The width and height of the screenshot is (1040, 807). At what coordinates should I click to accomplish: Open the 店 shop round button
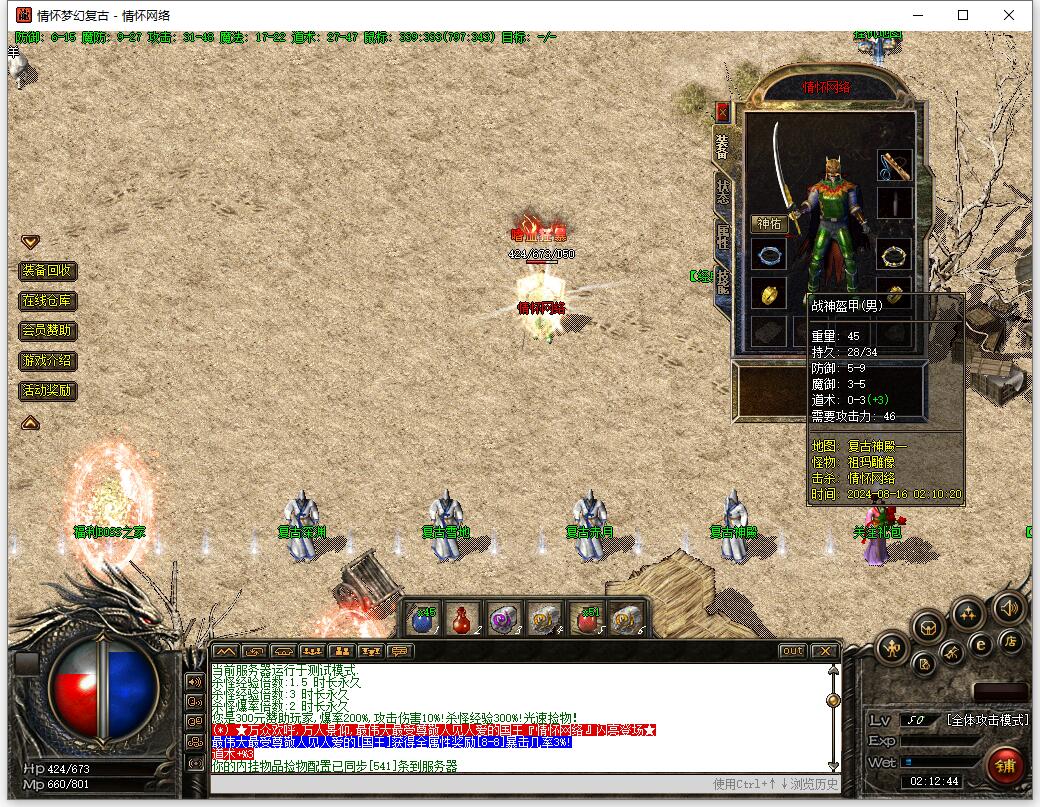(1011, 641)
